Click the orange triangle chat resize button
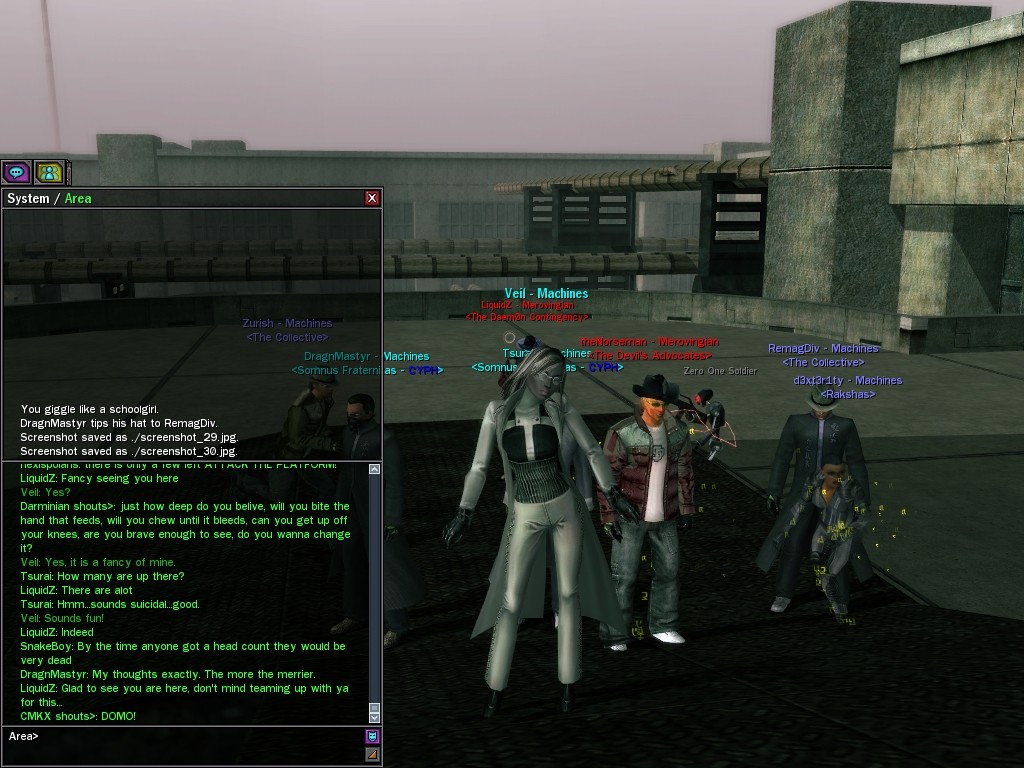Viewport: 1024px width, 768px height. [372, 754]
